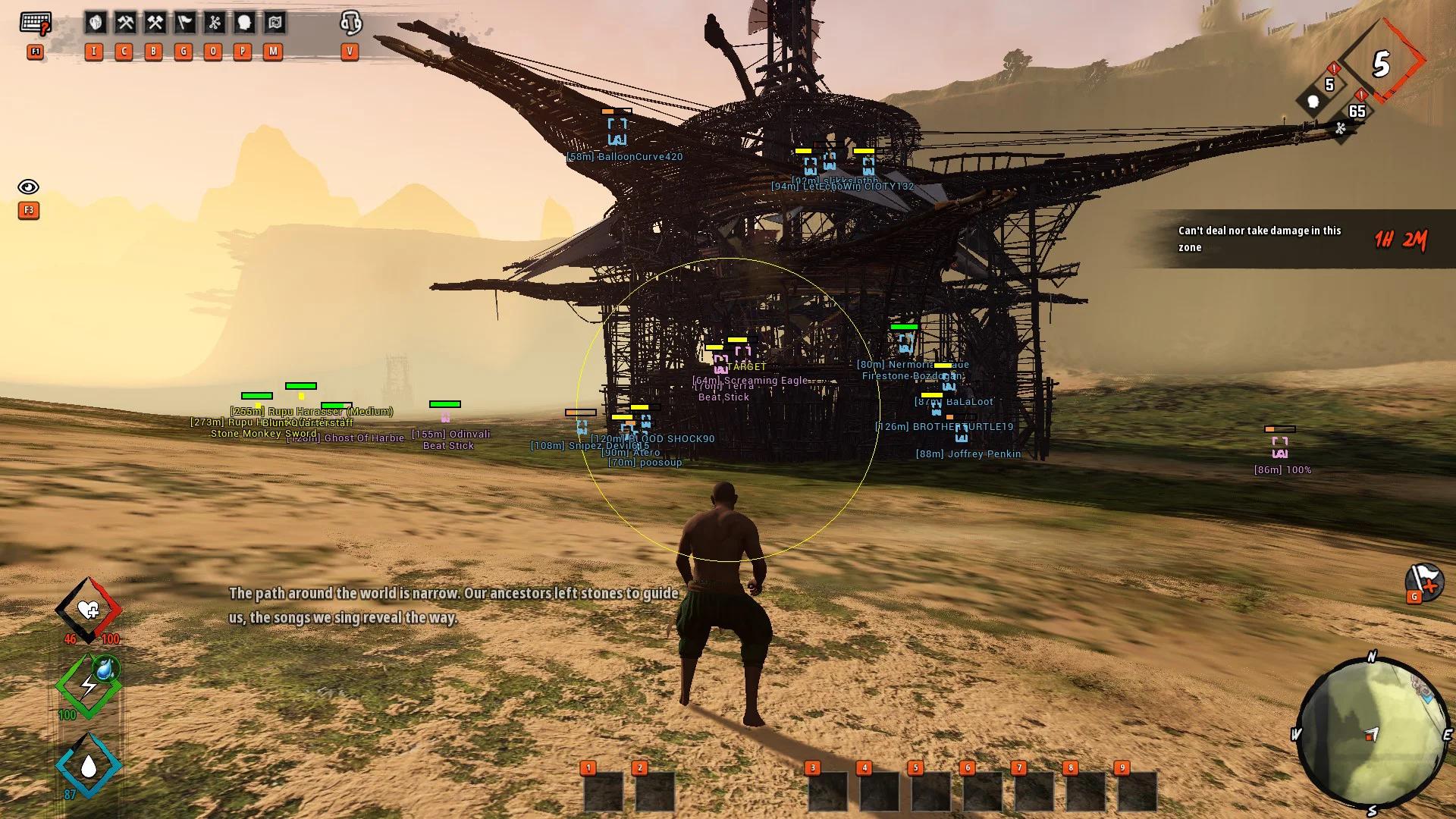Click the head icon showing 5 points
The width and height of the screenshot is (1456, 819).
1314,99
